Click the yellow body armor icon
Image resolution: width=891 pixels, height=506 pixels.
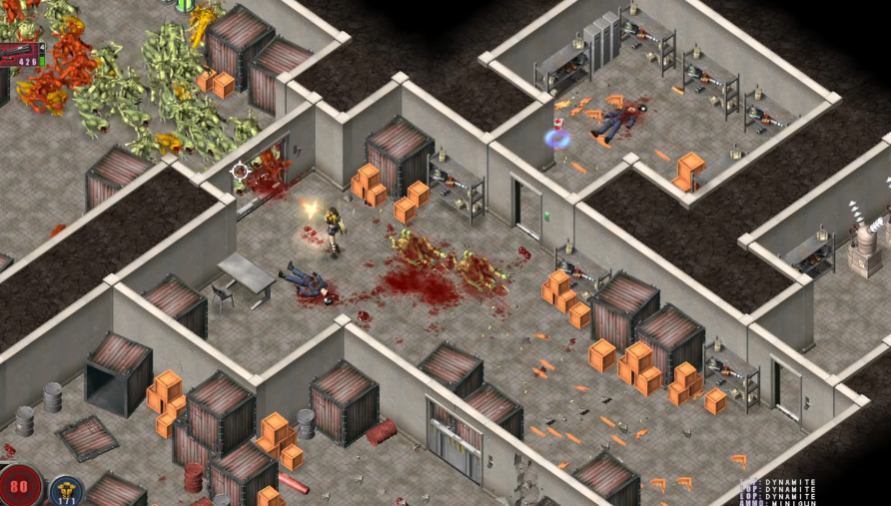(x=67, y=490)
